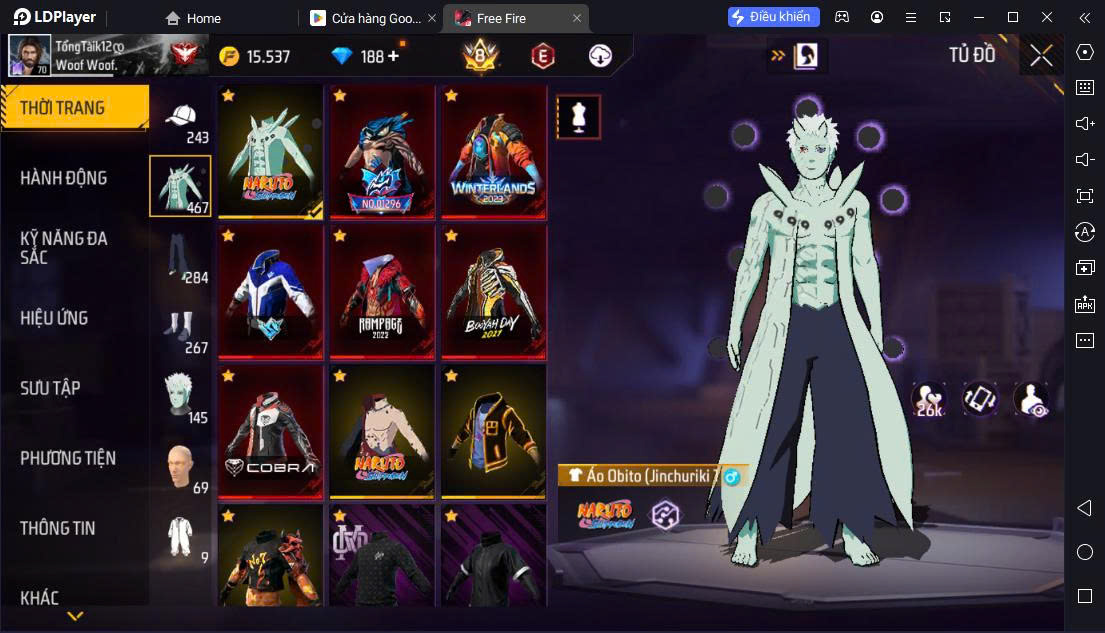Screen dimensions: 1105x633
Task: Select the Hiệu Ứng menu entry
Action: (55, 318)
